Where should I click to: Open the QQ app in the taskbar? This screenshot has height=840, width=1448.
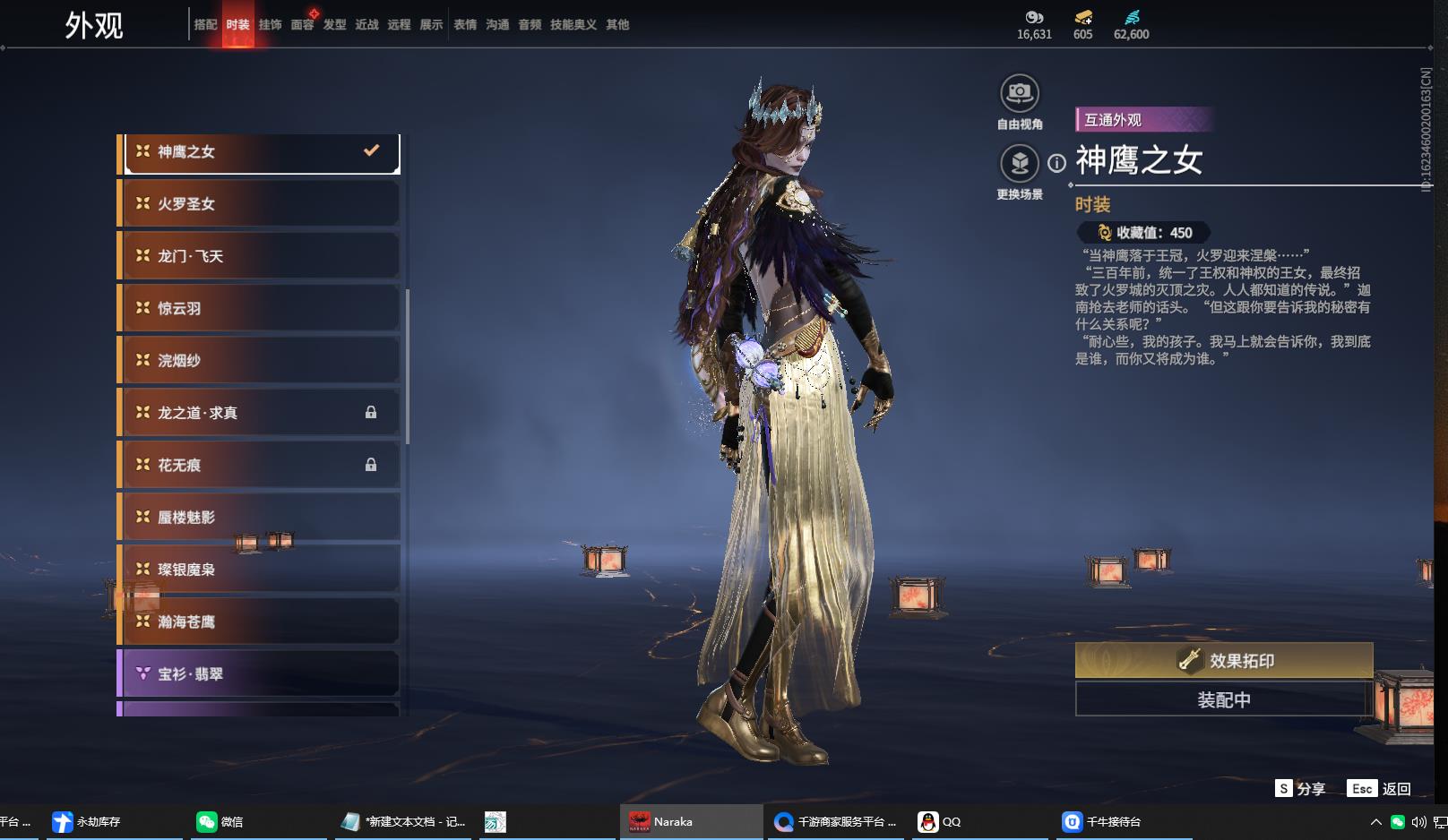(940, 821)
